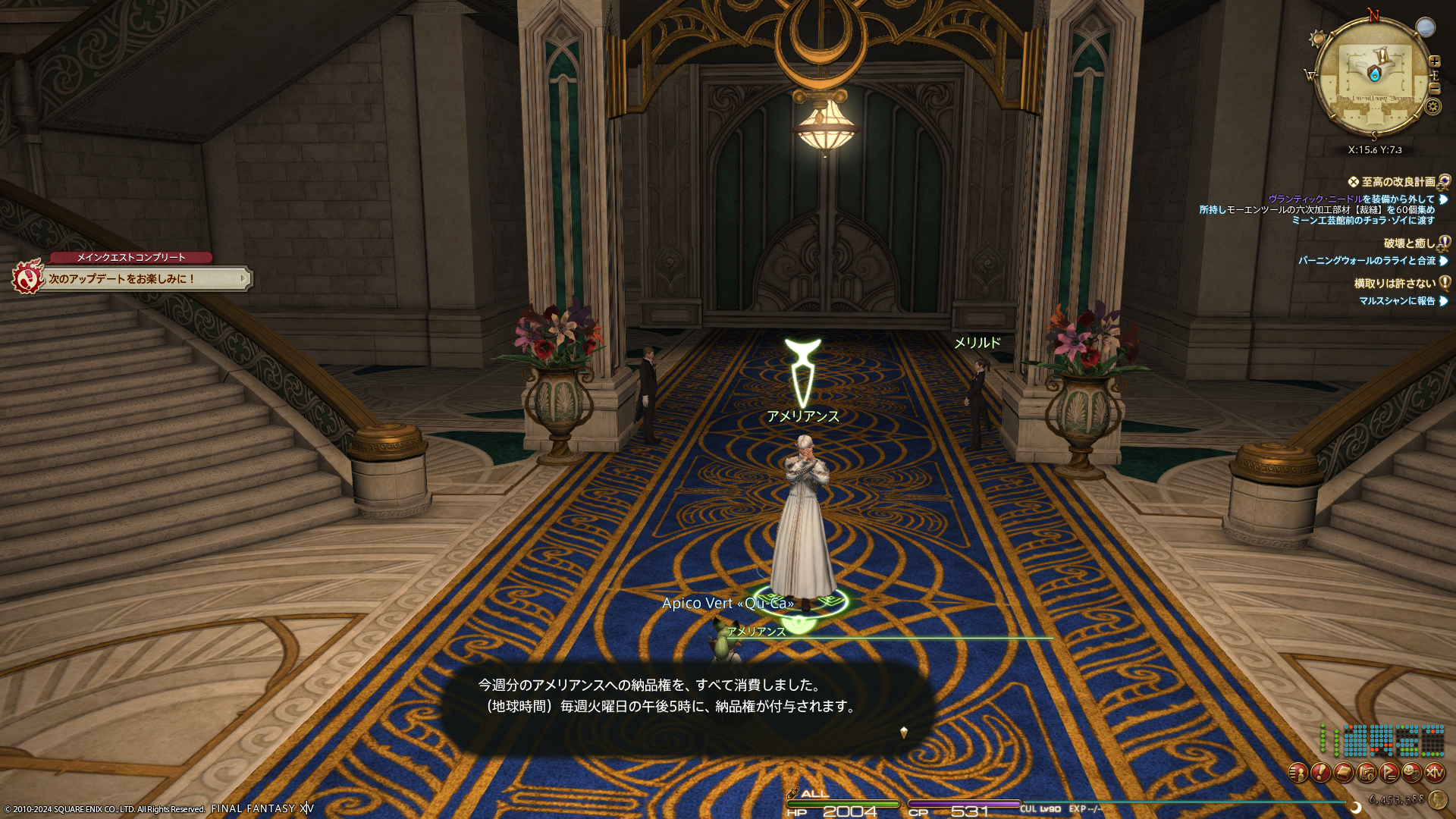Open minimap settings gear button

pyautogui.click(x=1432, y=106)
